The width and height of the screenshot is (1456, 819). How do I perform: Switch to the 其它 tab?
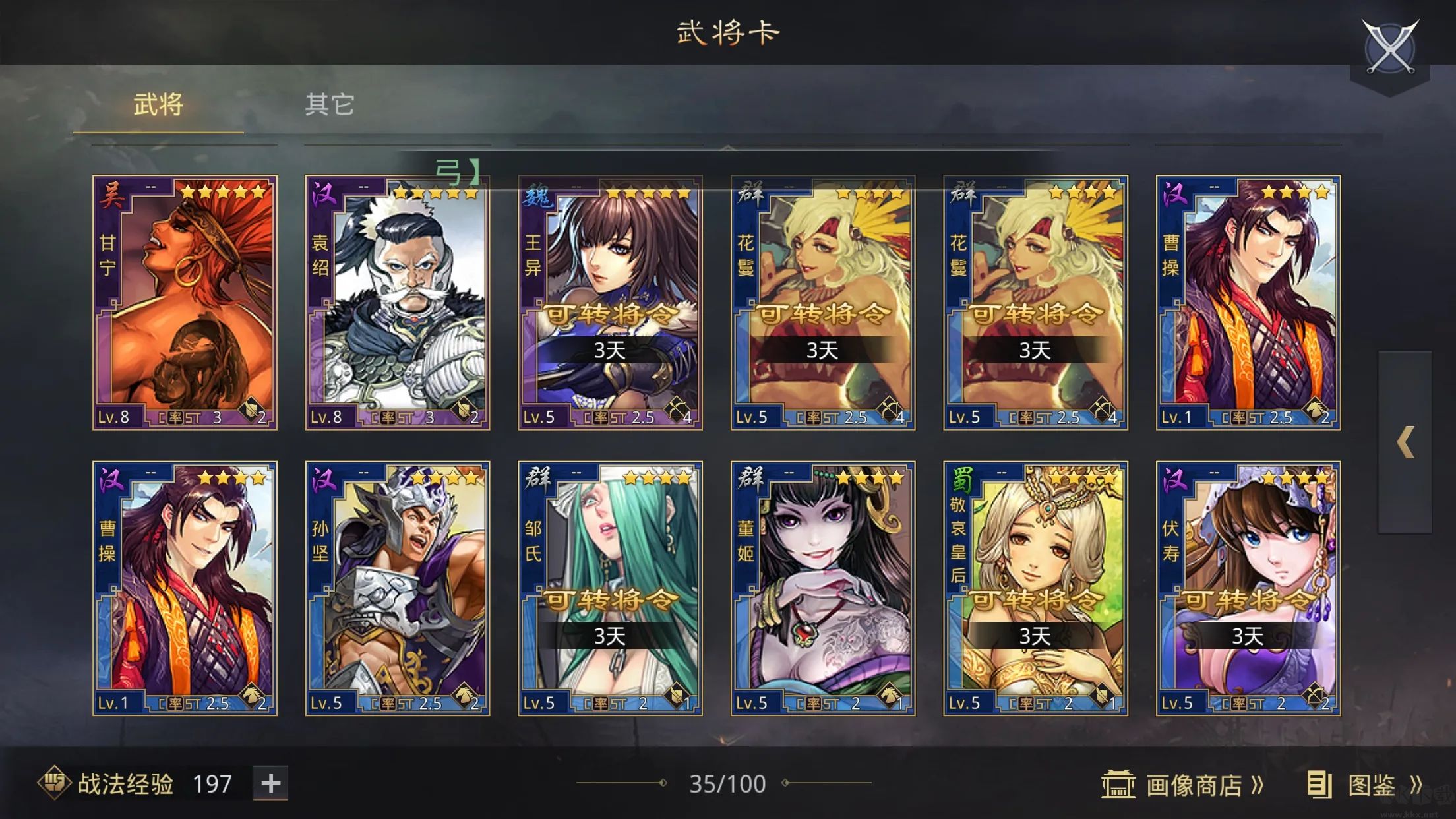330,104
